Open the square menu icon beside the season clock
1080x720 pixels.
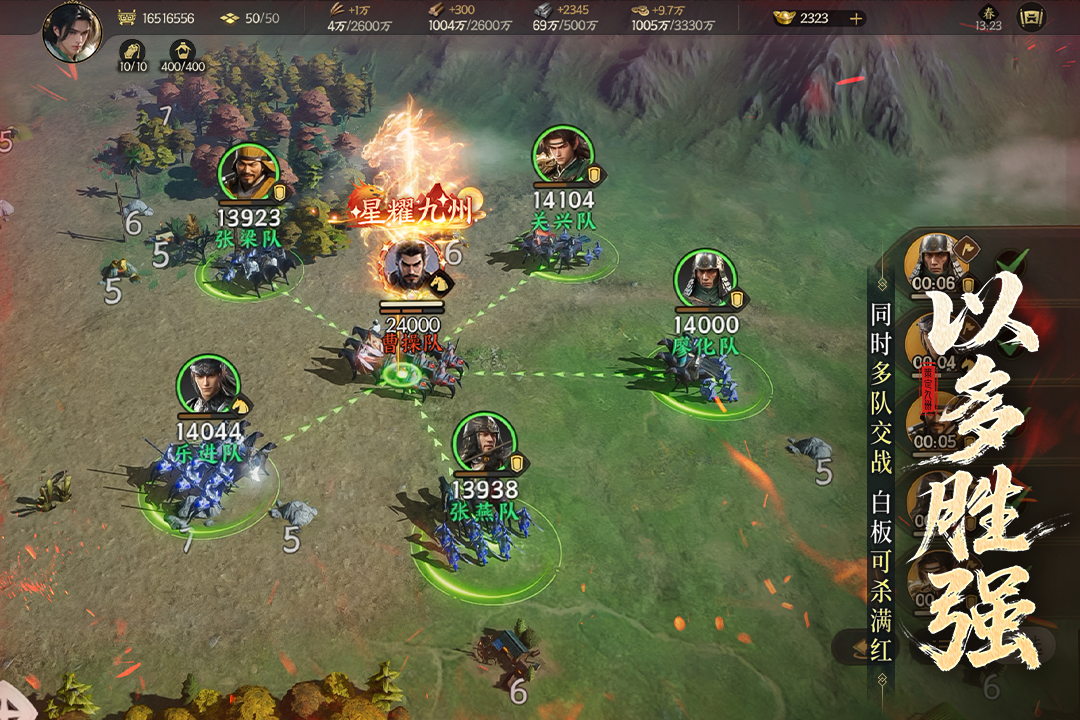click(1030, 18)
